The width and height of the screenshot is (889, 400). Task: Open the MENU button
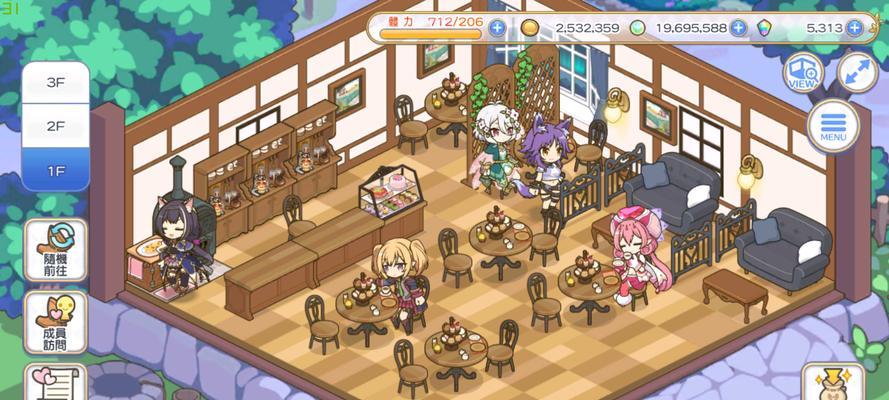coord(833,126)
